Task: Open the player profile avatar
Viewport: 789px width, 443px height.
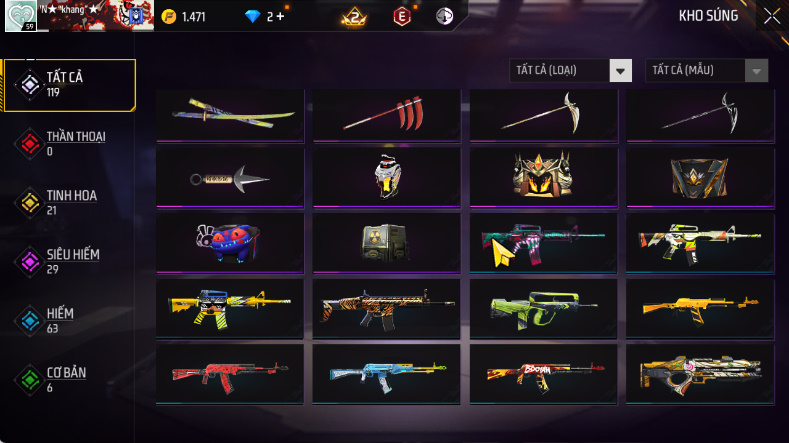Action: 19,16
